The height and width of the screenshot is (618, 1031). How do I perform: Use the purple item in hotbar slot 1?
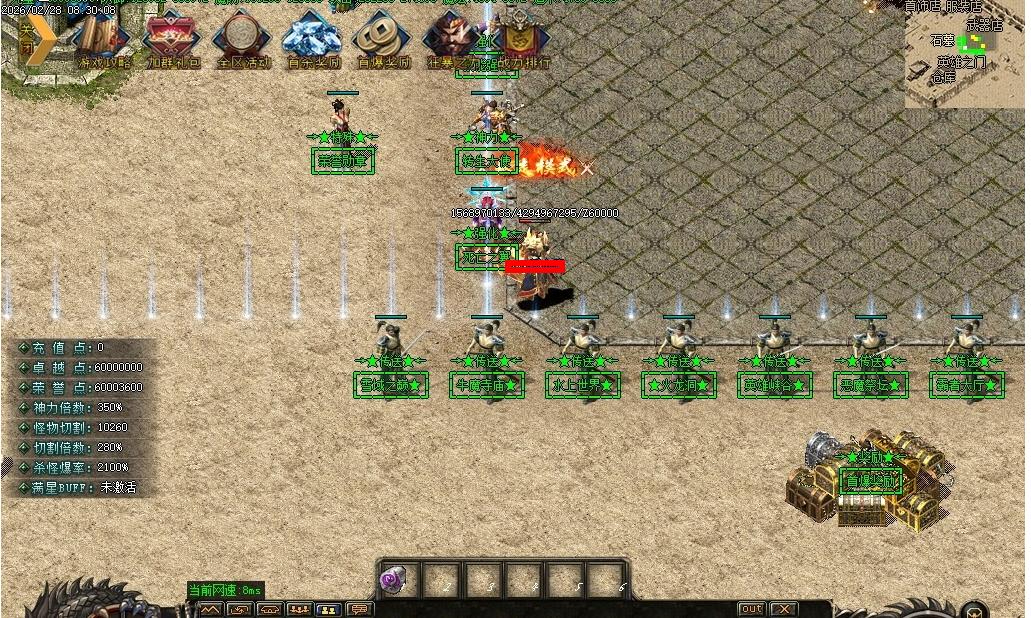tap(394, 580)
